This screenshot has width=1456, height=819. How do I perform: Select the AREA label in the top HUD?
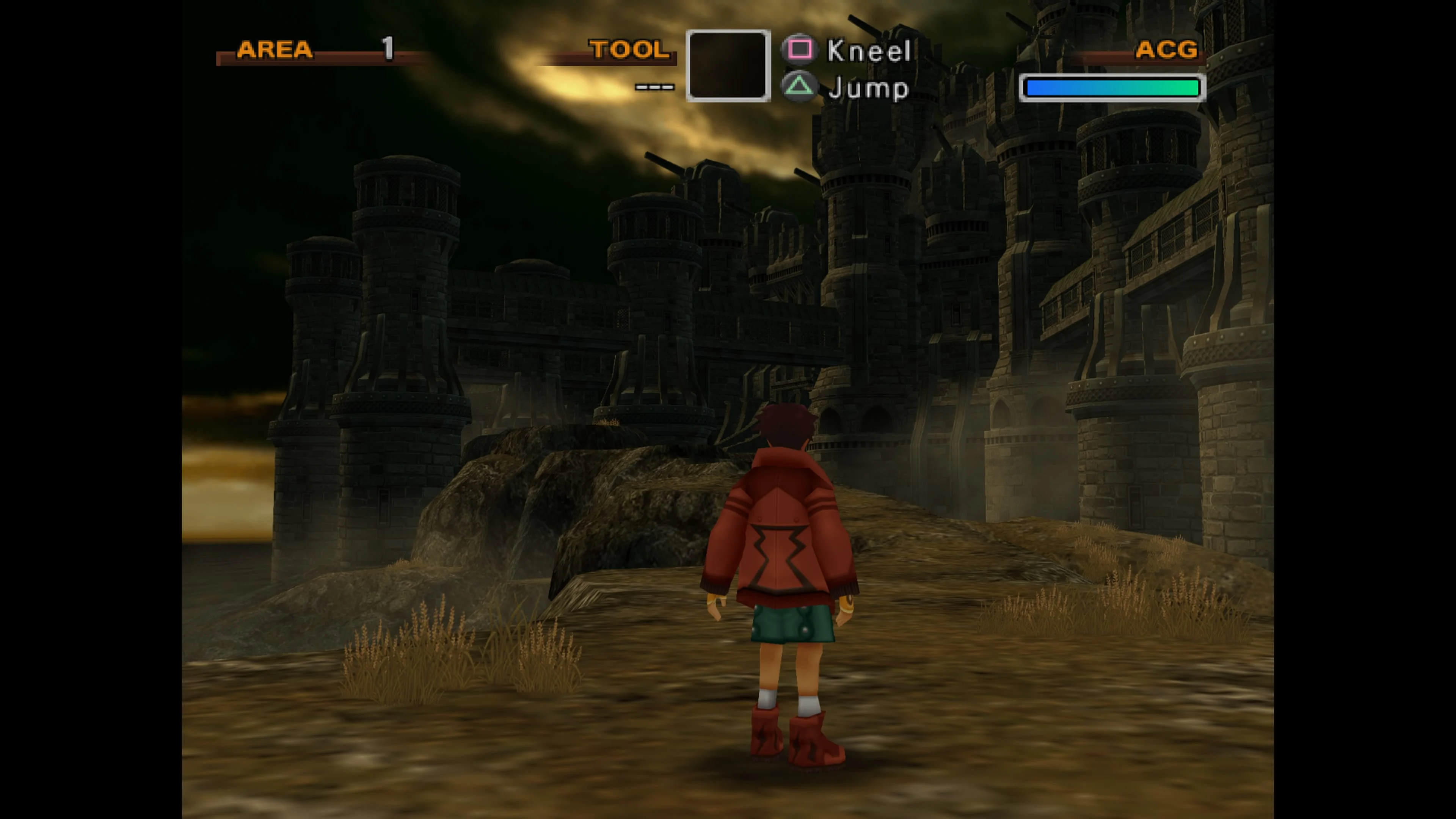pos(276,50)
